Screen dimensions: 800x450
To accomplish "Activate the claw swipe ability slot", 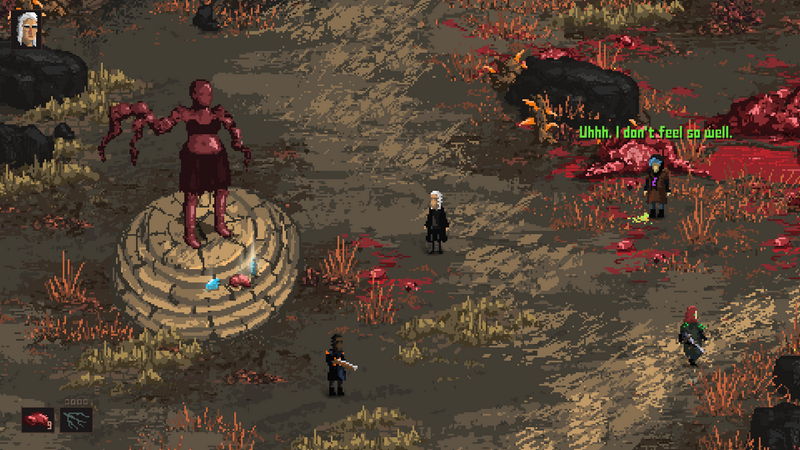I will point(76,419).
